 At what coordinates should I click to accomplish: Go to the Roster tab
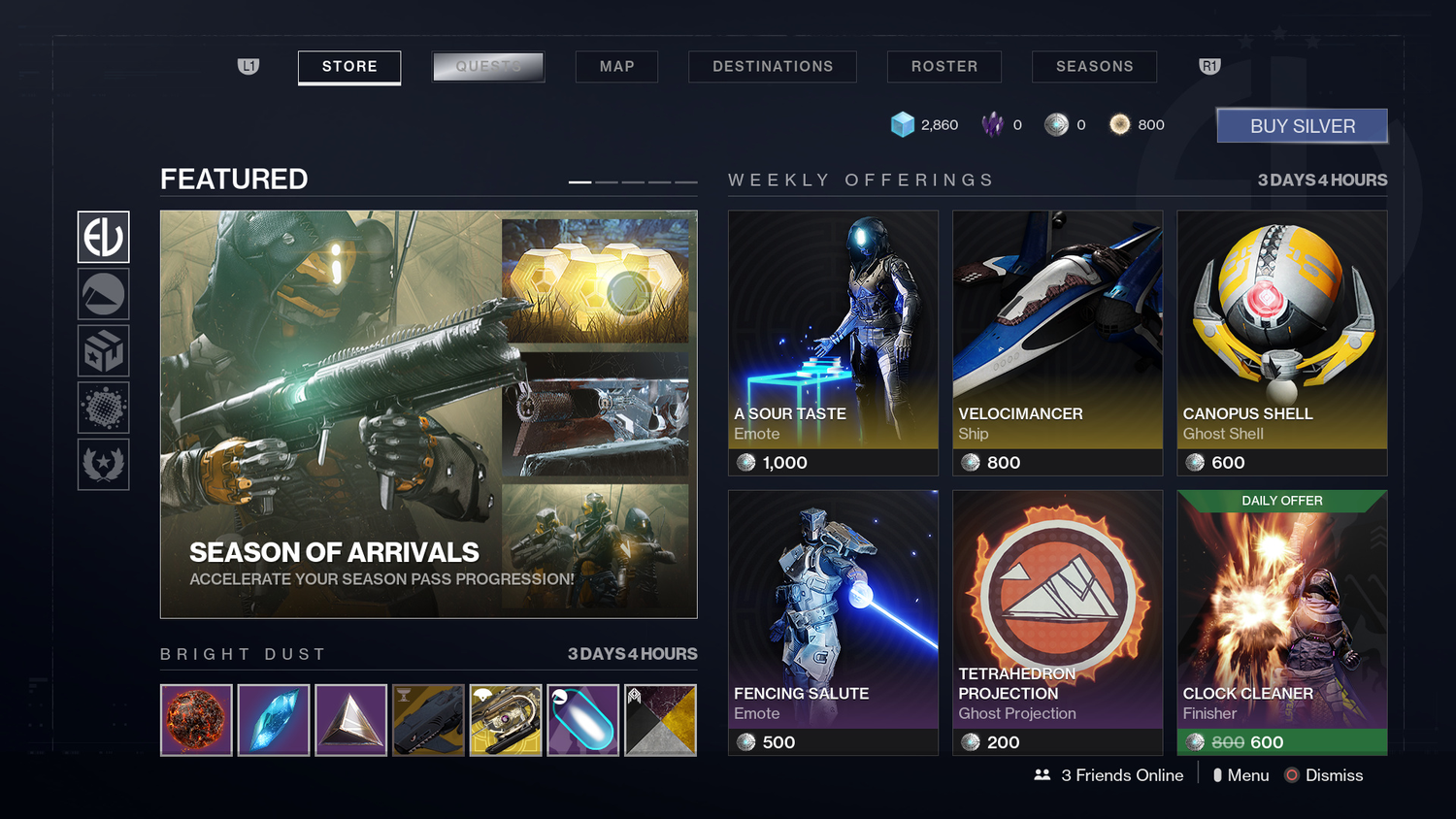click(x=943, y=67)
